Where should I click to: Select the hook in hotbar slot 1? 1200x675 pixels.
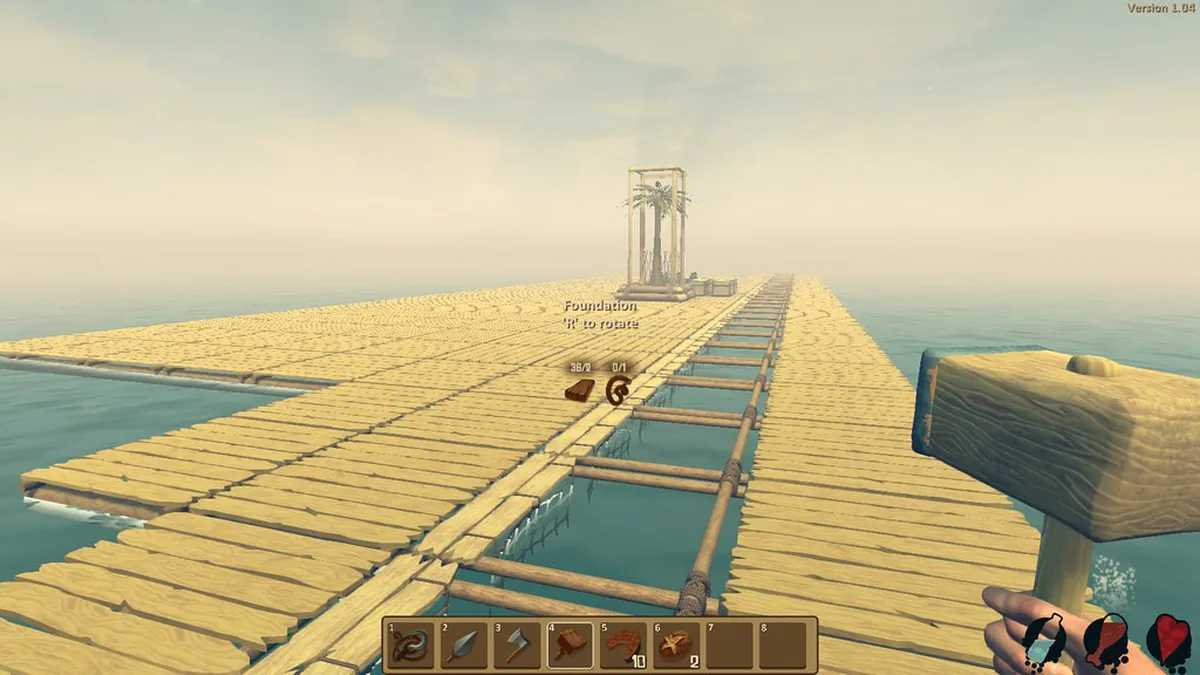click(x=410, y=645)
